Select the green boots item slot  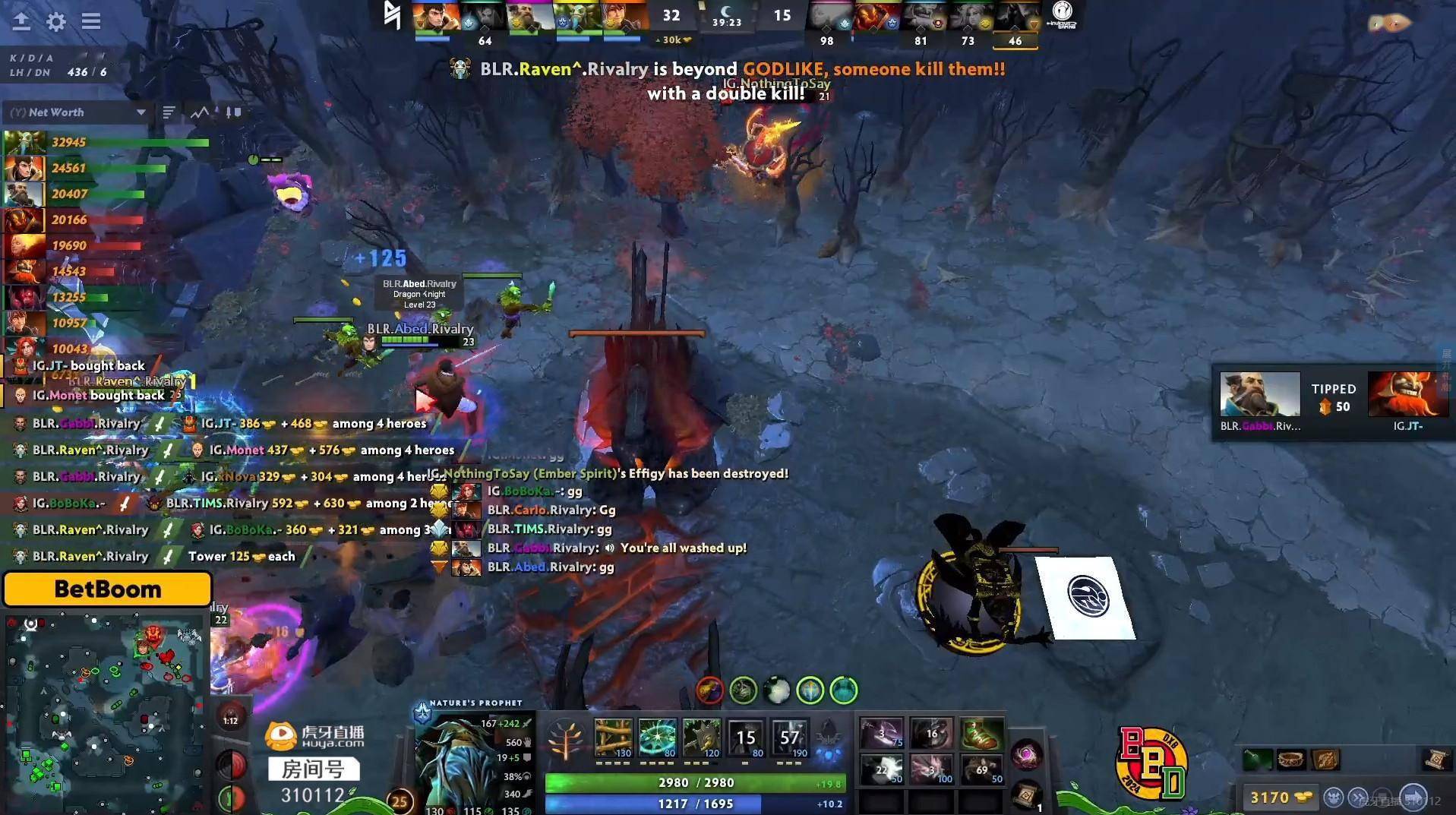tap(981, 734)
